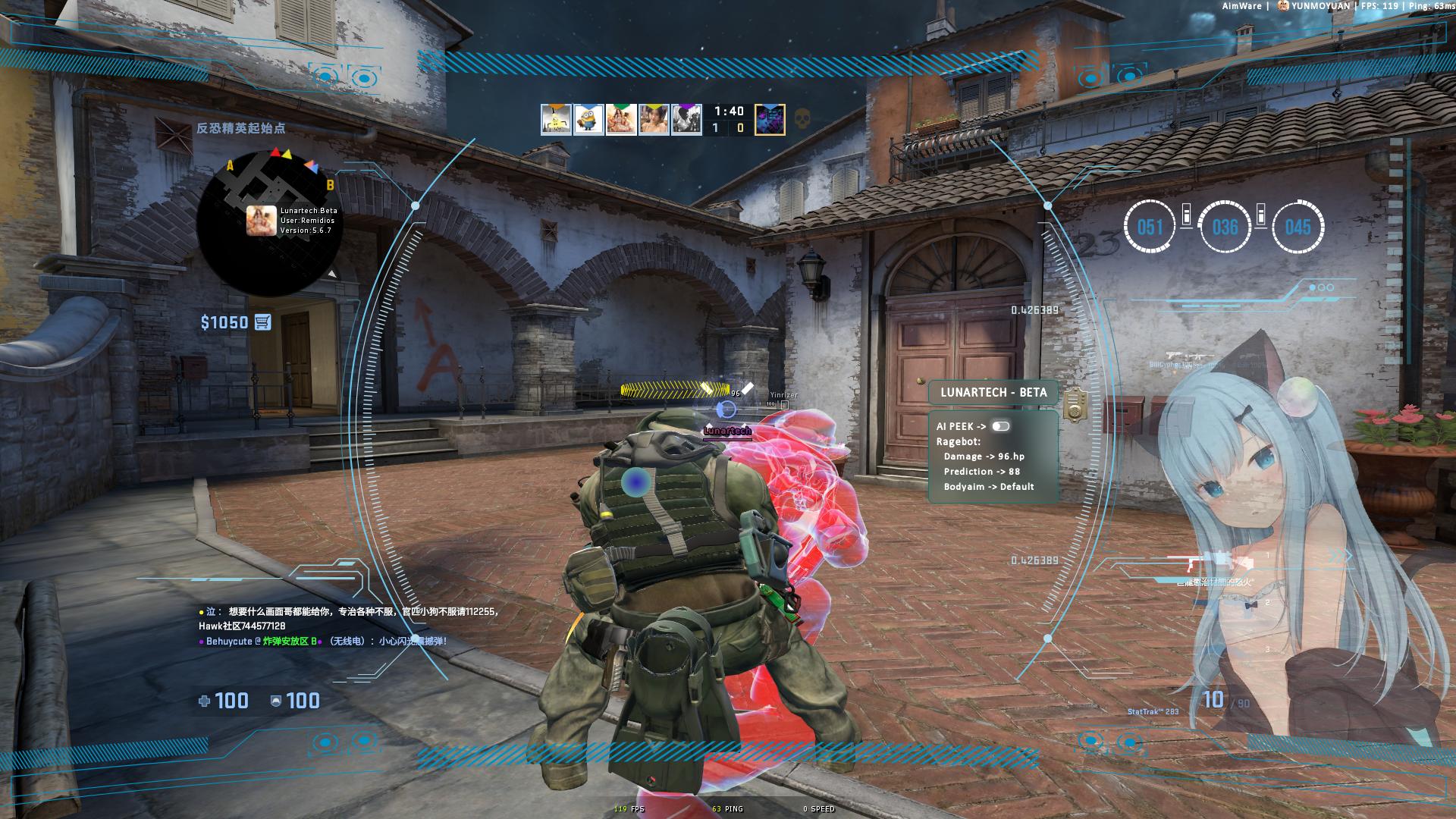The height and width of the screenshot is (819, 1456).
Task: Click the Bodyaim Default setting row
Action: (x=988, y=487)
